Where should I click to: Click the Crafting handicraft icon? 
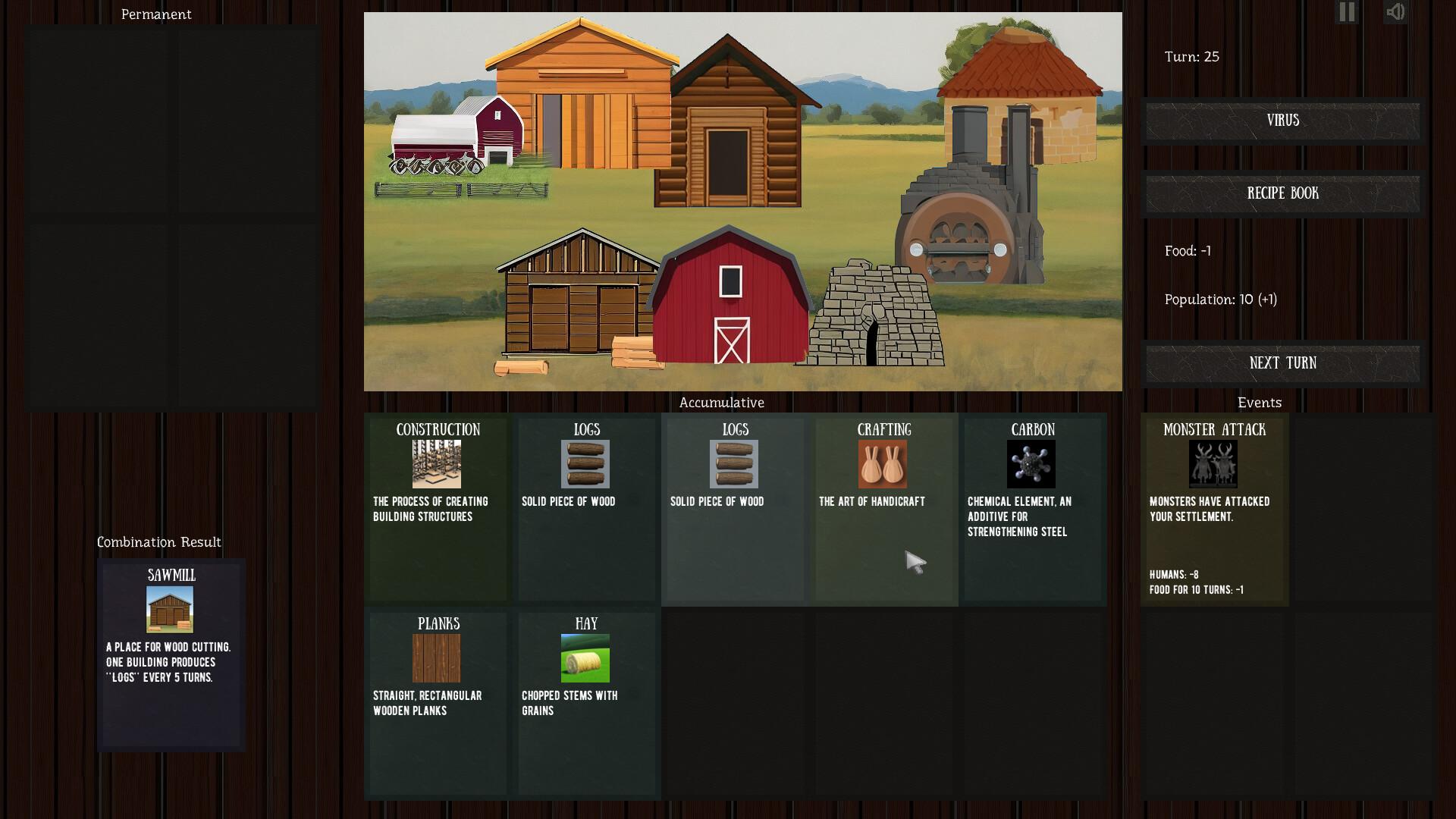[882, 465]
